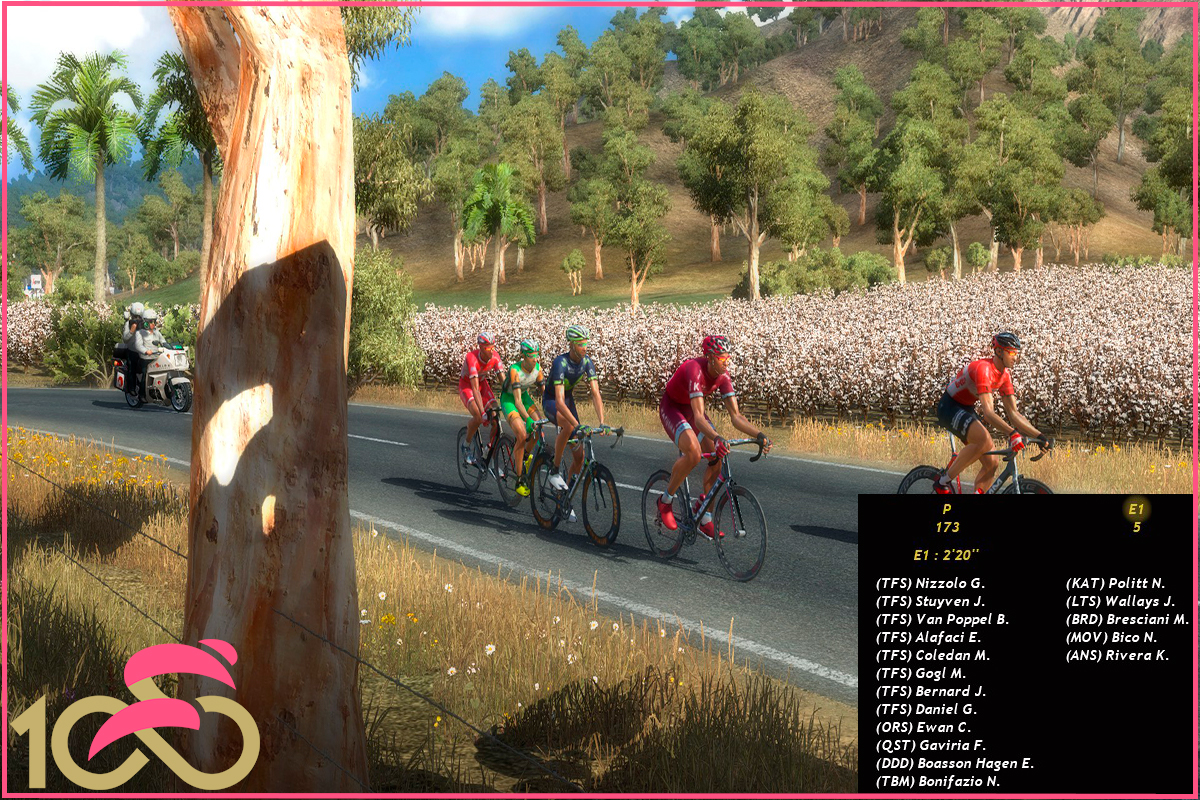Click on Coledan M. in the list
1200x800 pixels.
point(932,655)
